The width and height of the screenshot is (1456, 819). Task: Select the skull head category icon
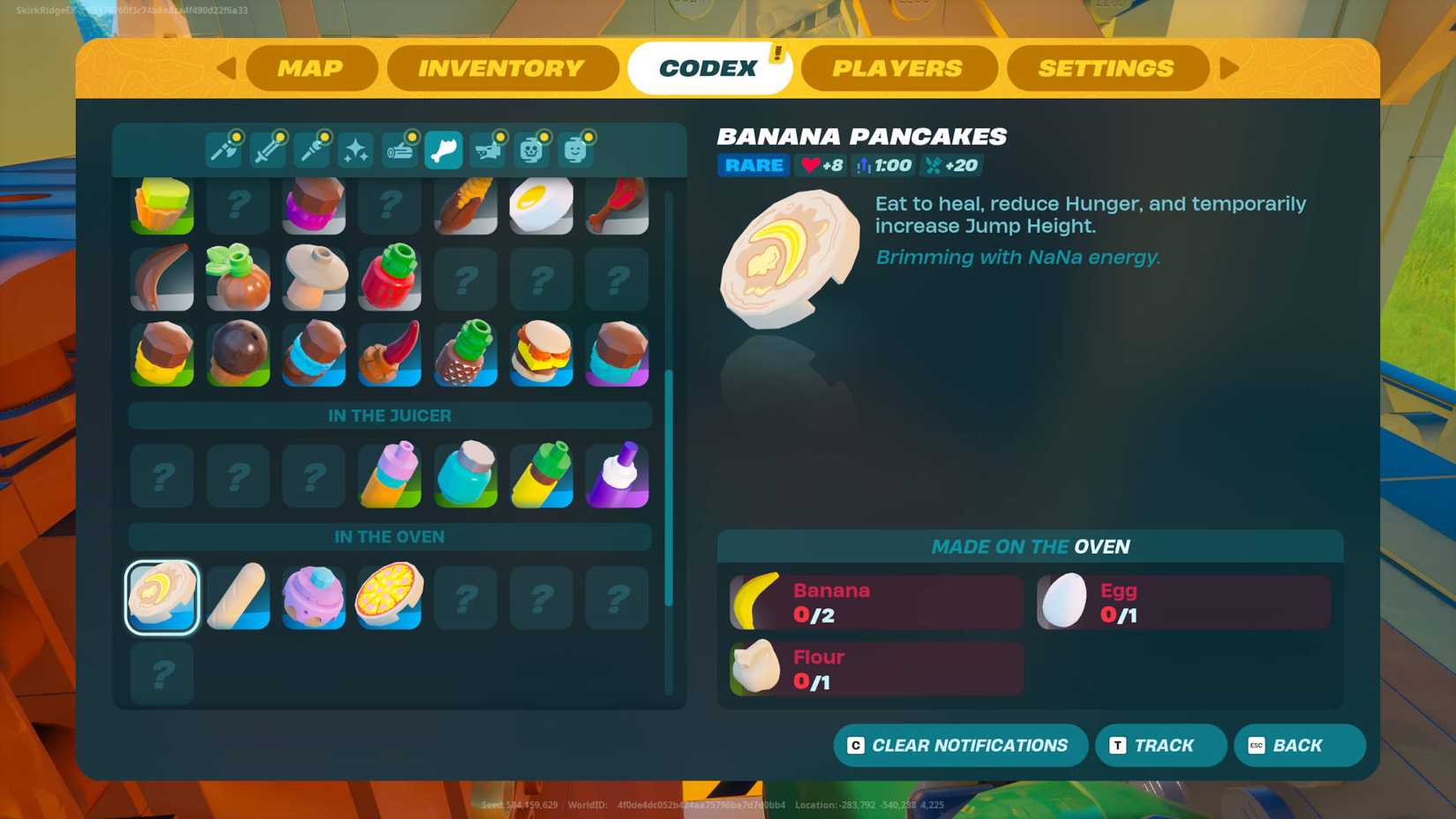[532, 149]
